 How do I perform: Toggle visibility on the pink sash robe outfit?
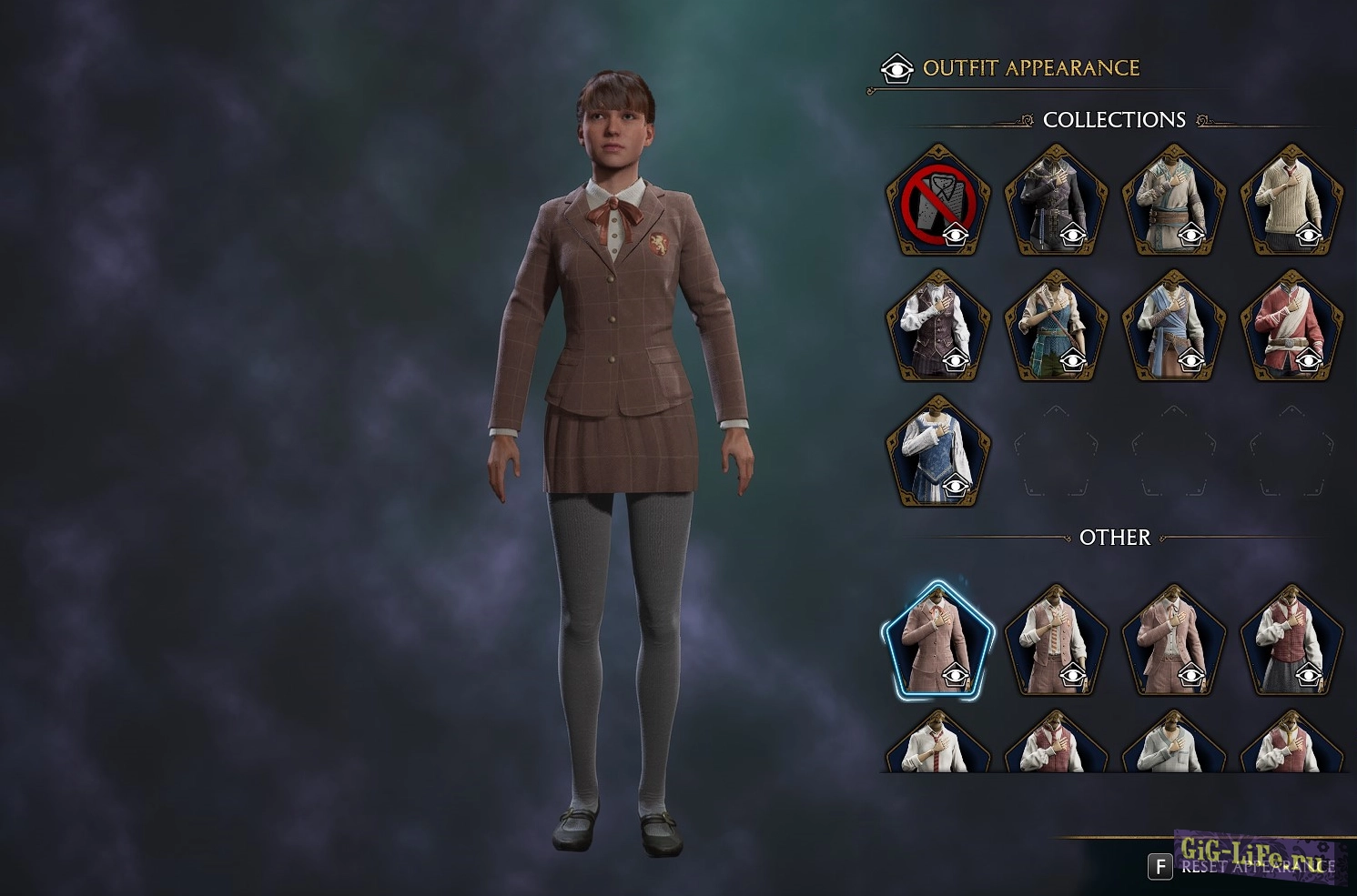pyautogui.click(x=1309, y=360)
